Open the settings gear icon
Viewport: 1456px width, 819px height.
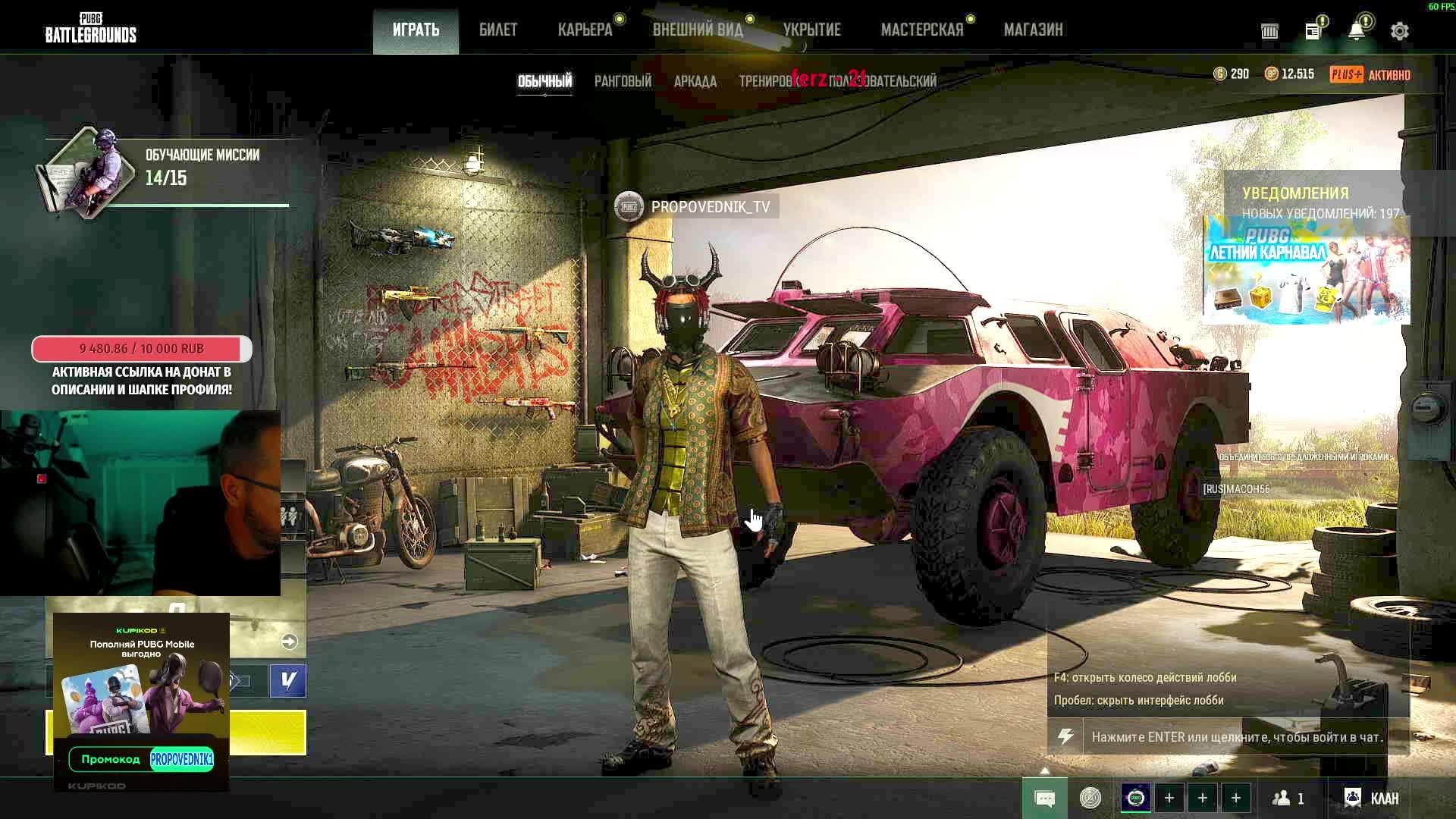click(x=1400, y=31)
